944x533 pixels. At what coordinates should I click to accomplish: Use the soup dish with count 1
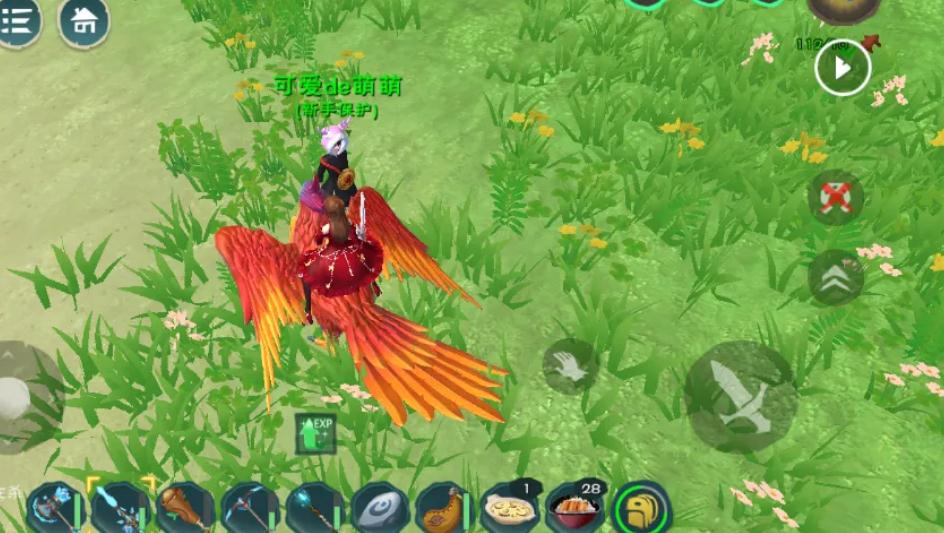508,508
